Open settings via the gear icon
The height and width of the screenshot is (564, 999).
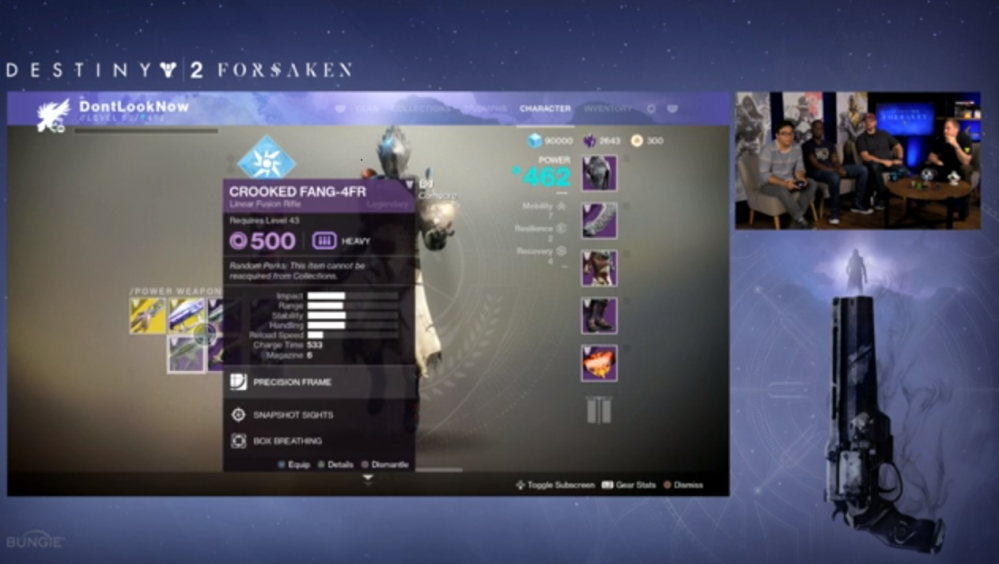pyautogui.click(x=650, y=109)
